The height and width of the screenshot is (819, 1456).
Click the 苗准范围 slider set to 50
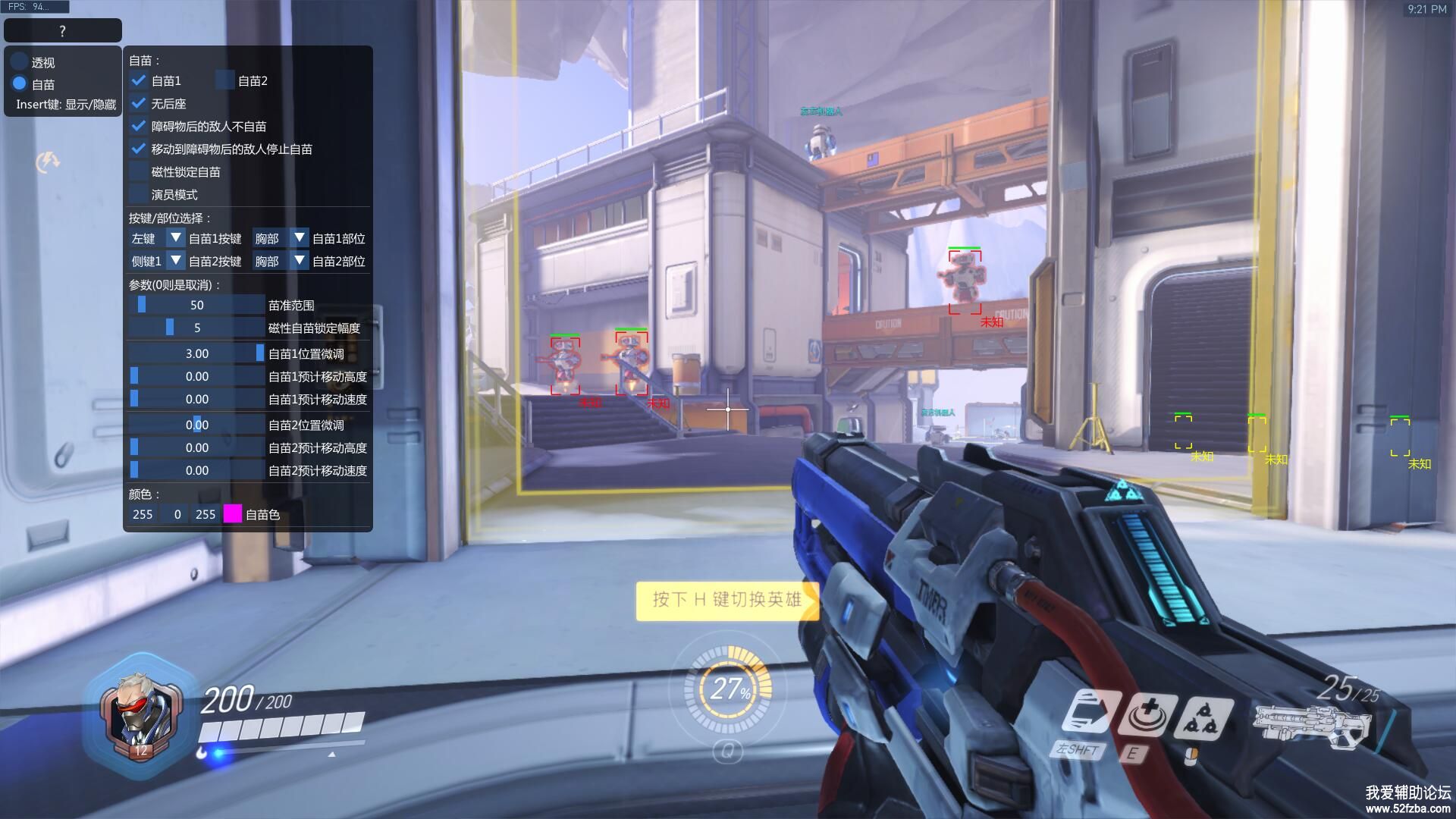tap(196, 305)
